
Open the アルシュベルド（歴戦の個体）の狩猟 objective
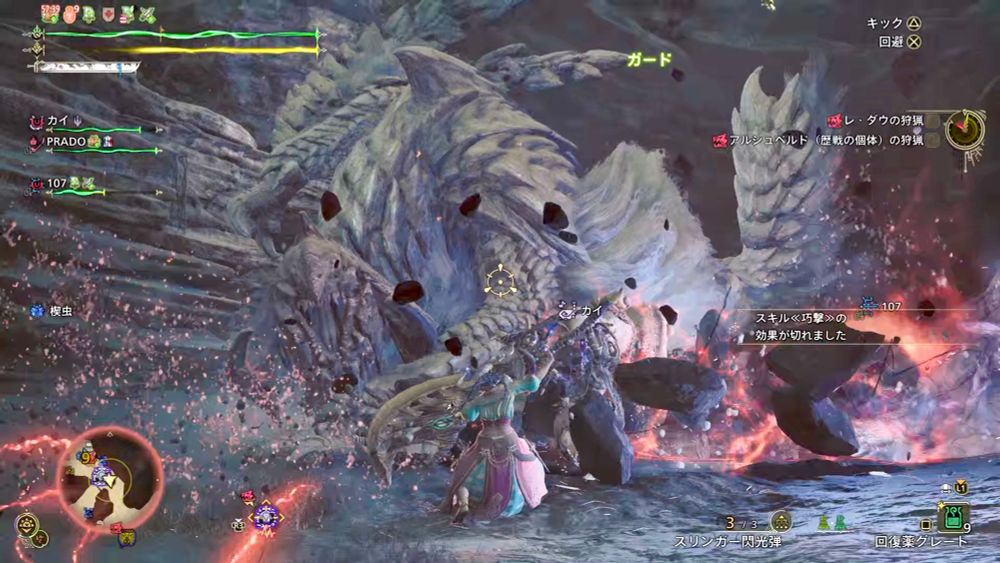[818, 141]
